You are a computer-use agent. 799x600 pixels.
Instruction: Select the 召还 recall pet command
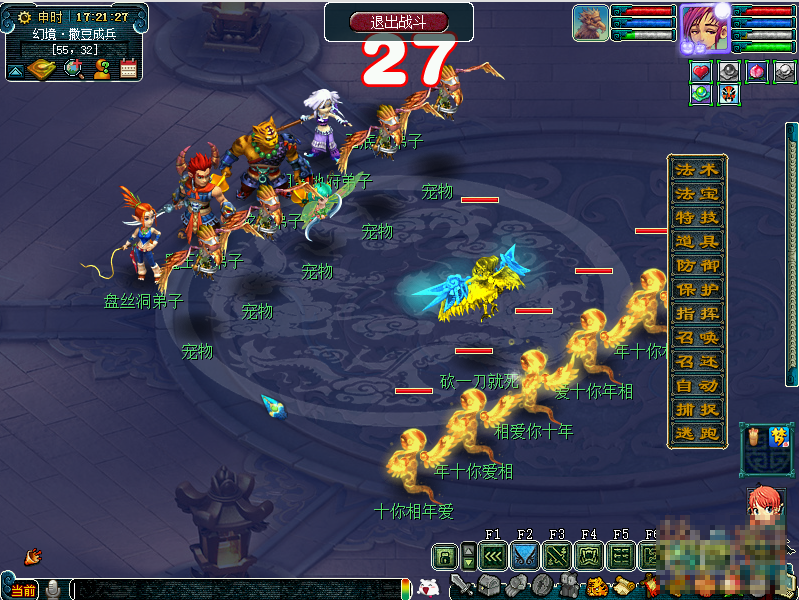pos(697,362)
